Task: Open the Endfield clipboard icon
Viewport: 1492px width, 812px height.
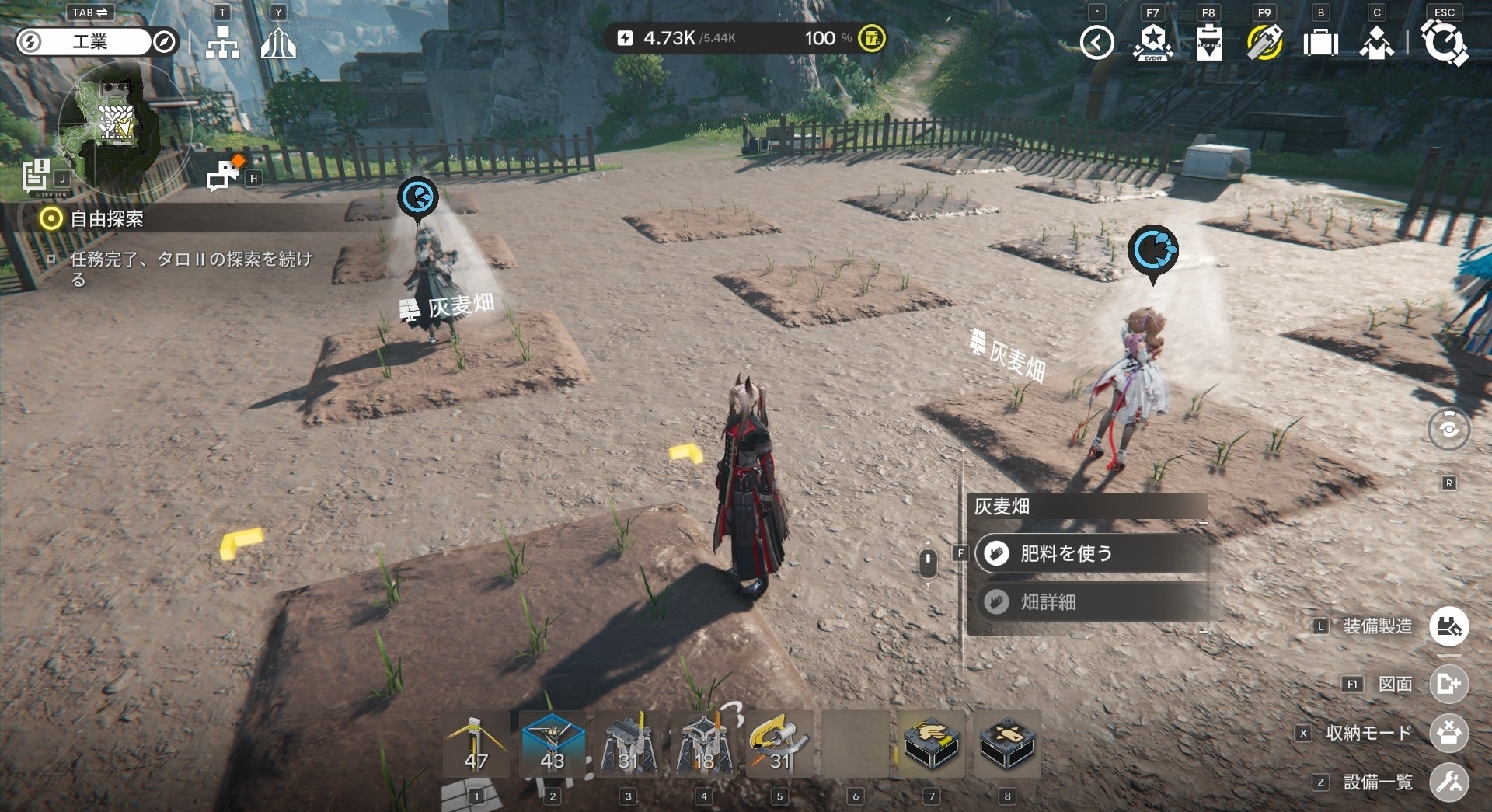Action: [1208, 43]
